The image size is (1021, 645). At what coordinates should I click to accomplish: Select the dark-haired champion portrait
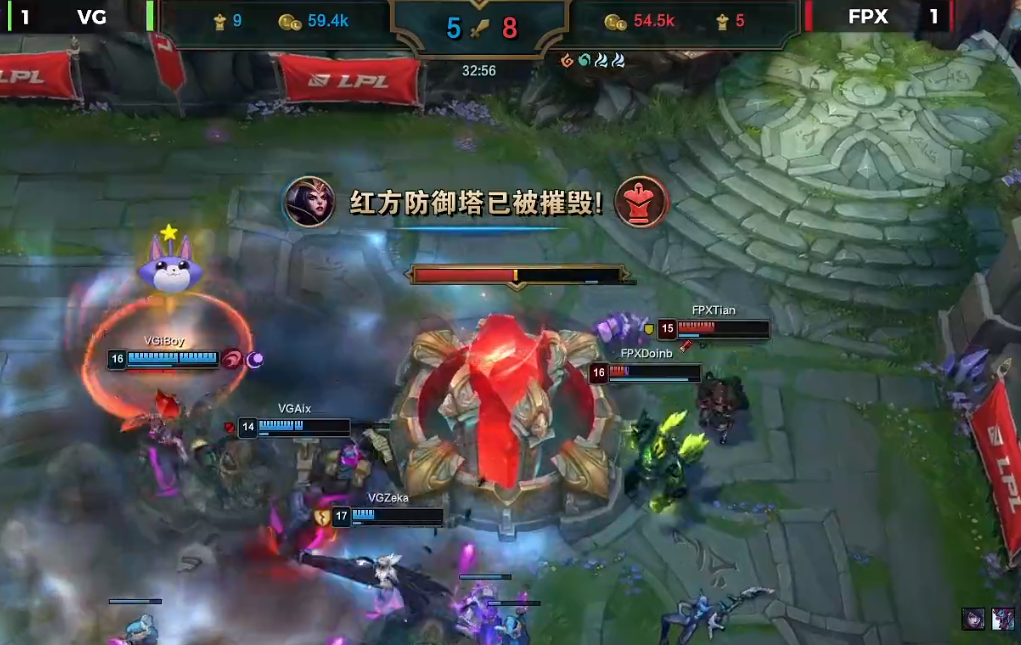pyautogui.click(x=972, y=618)
